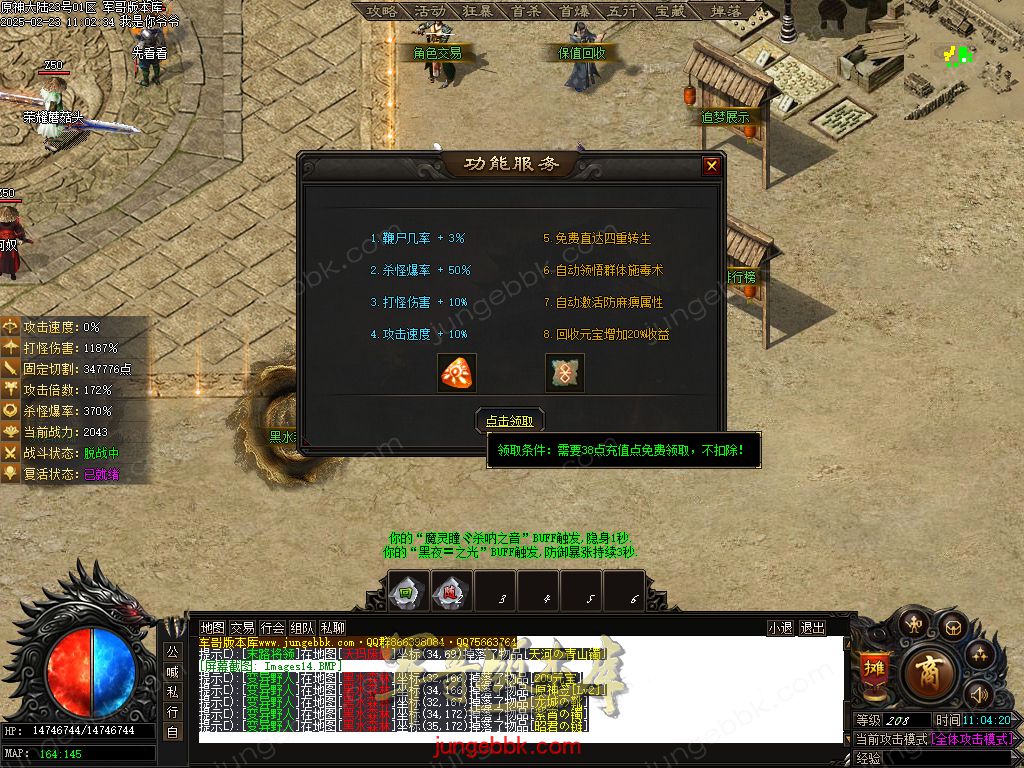The image size is (1024, 768).
Task: Close the 功能服务 dialog
Action: pyautogui.click(x=711, y=166)
